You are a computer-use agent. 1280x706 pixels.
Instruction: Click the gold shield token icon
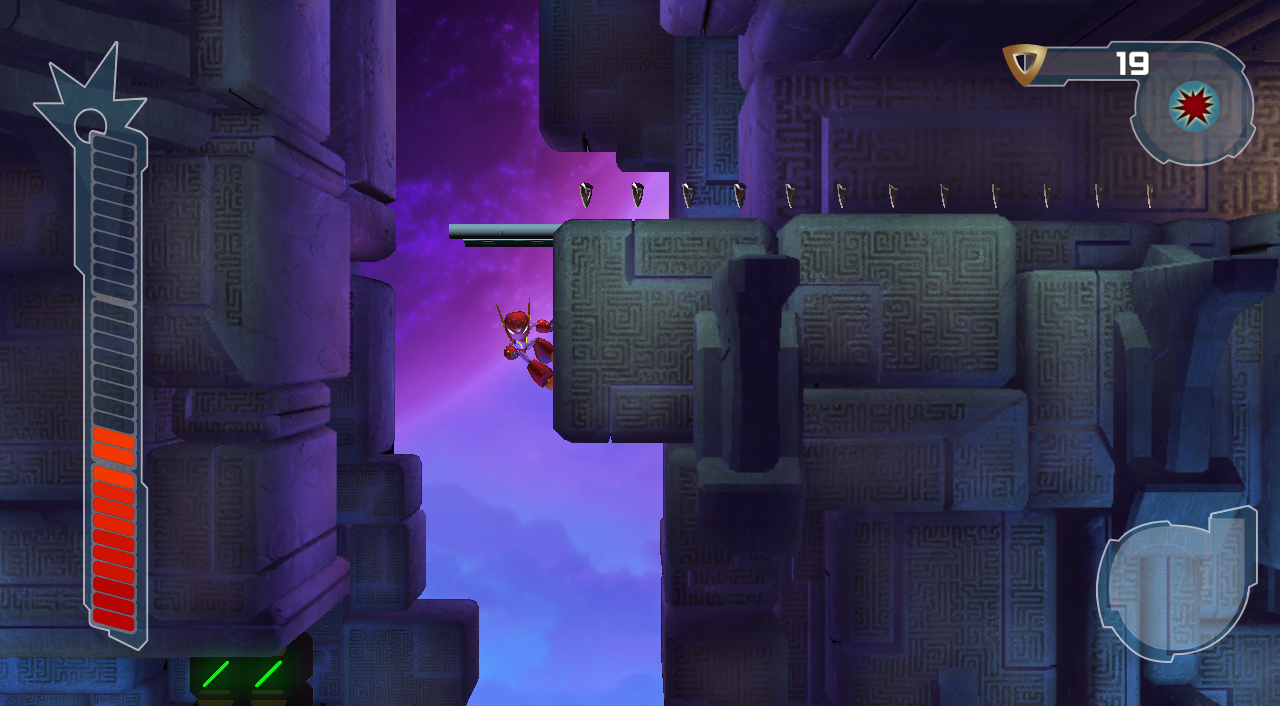point(1025,65)
